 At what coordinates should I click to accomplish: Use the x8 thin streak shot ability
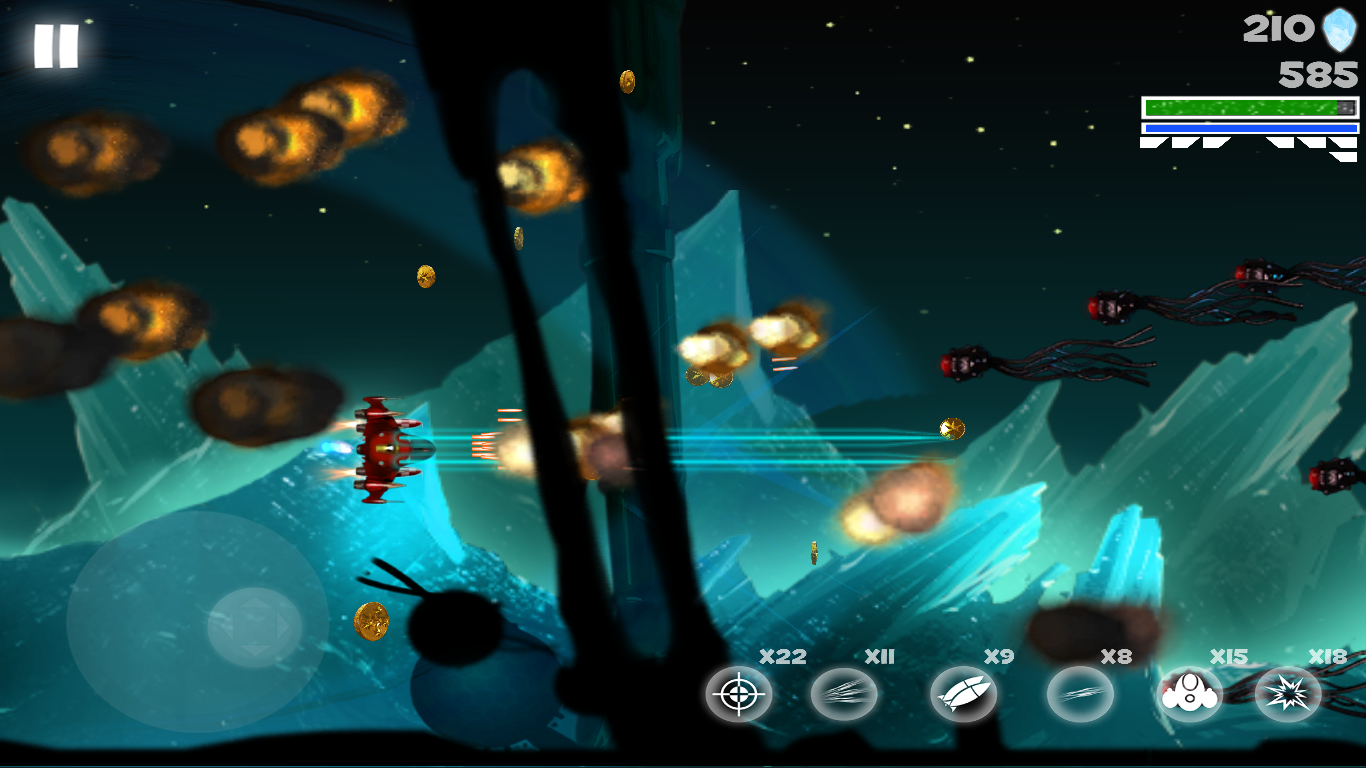coord(1080,694)
